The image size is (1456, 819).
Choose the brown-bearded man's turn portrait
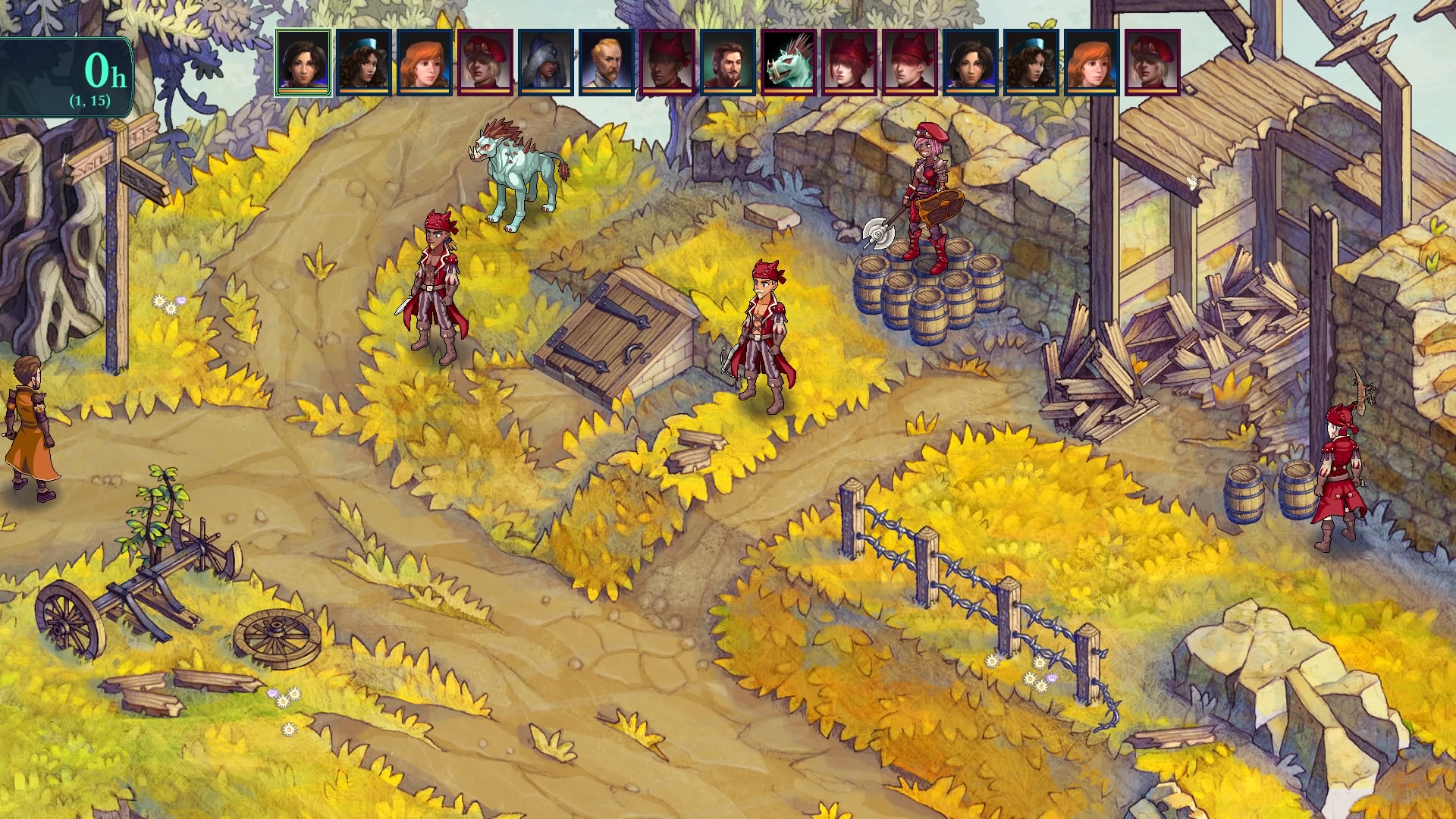728,63
